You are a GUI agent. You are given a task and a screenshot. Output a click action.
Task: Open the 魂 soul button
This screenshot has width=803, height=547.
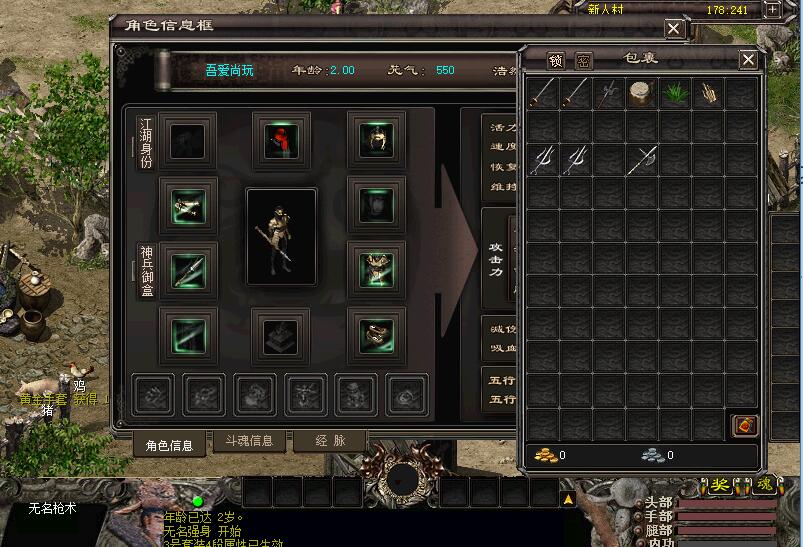pos(764,485)
